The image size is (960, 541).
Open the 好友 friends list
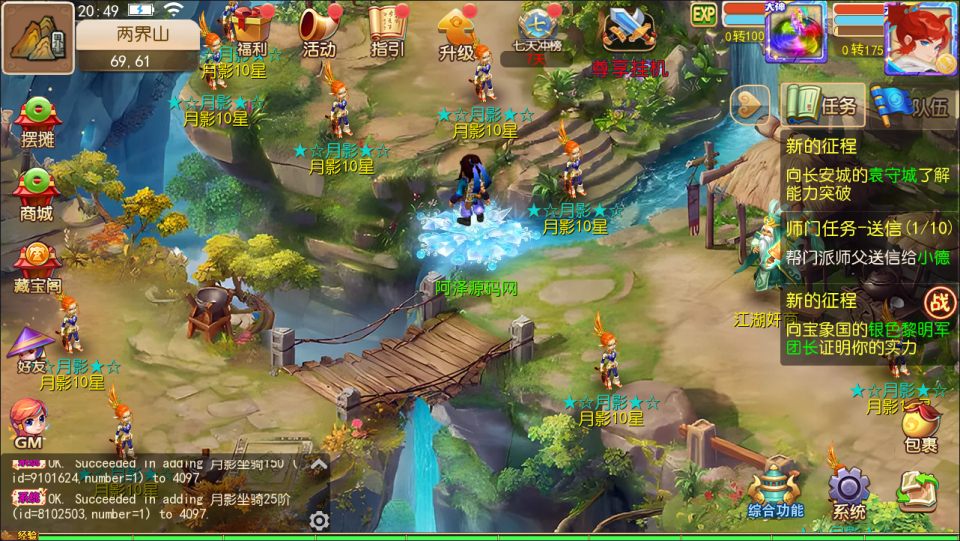click(x=31, y=349)
